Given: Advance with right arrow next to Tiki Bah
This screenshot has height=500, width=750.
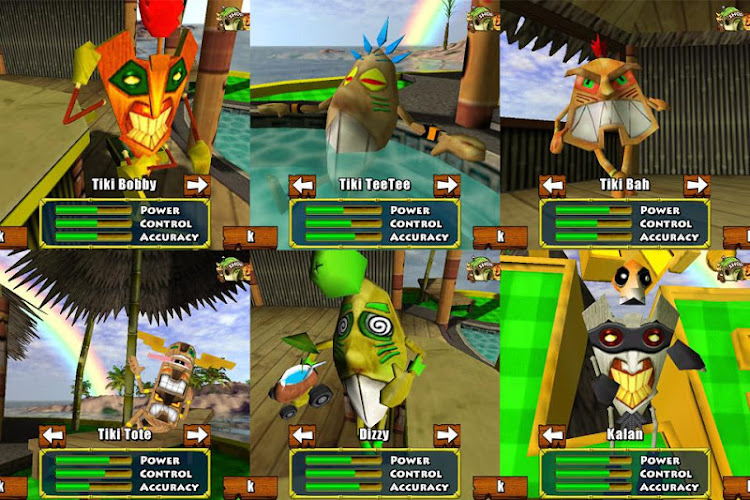Looking at the screenshot, I should tap(697, 185).
